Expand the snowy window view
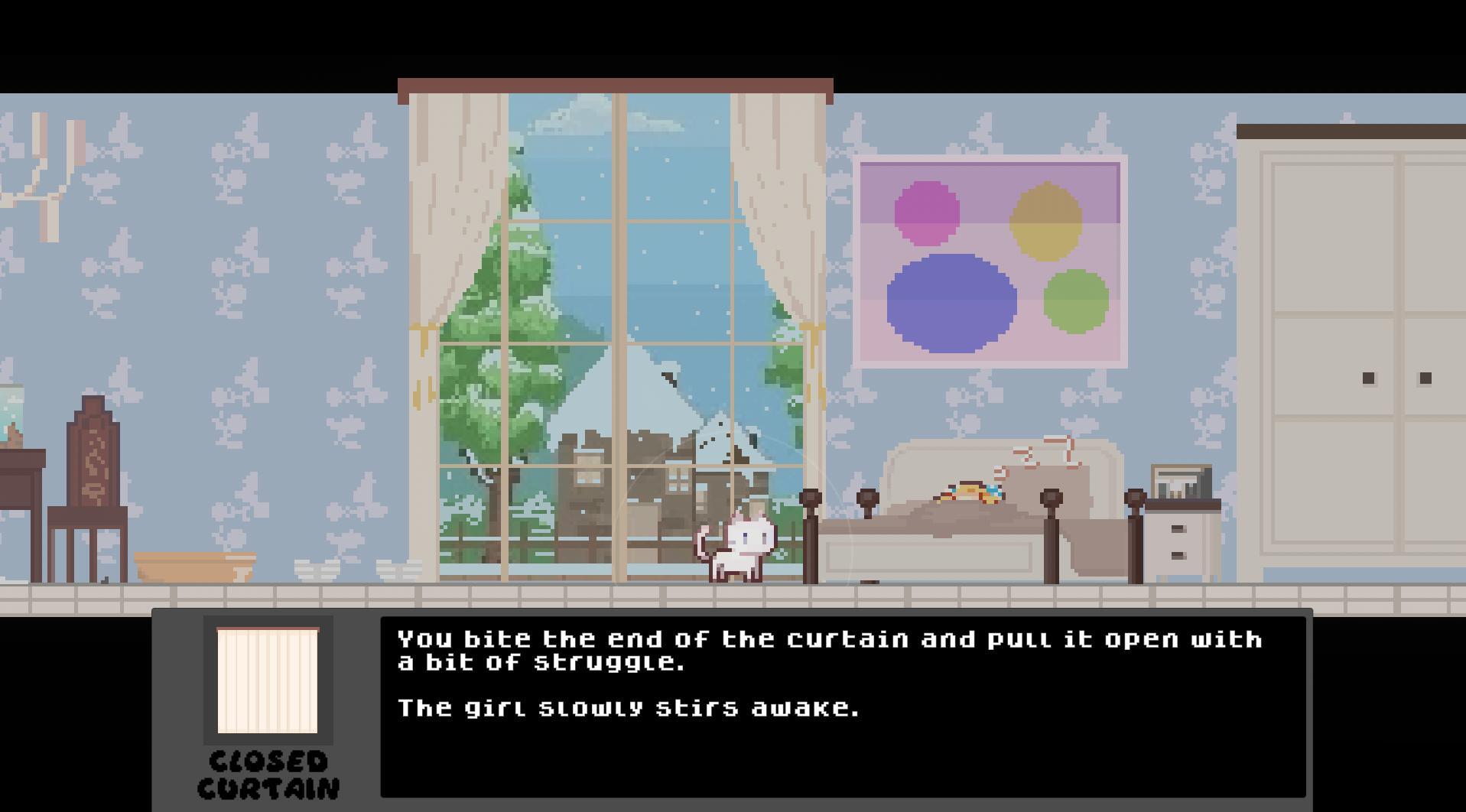 pyautogui.click(x=612, y=306)
